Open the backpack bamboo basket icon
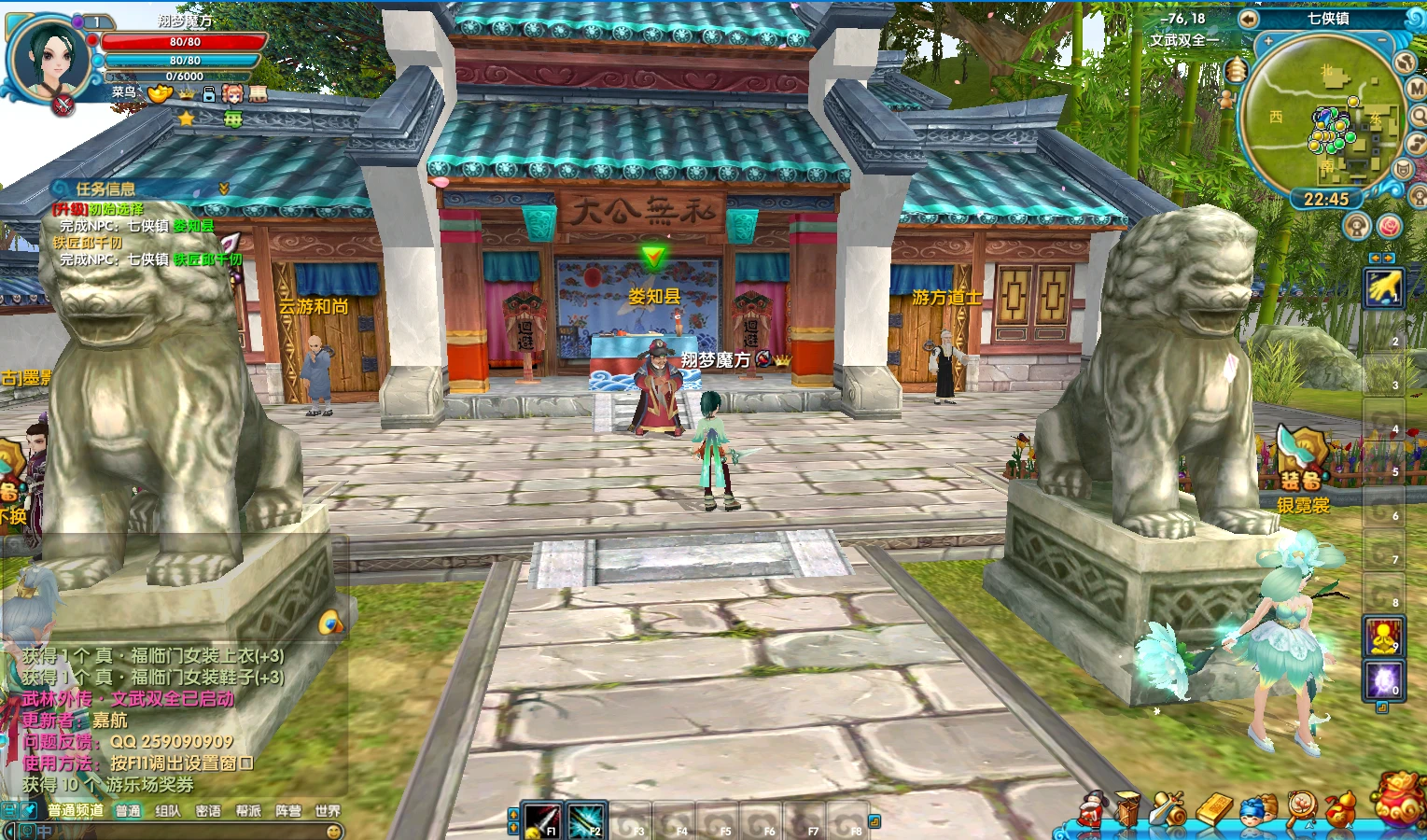The height and width of the screenshot is (840, 1427). (1128, 809)
